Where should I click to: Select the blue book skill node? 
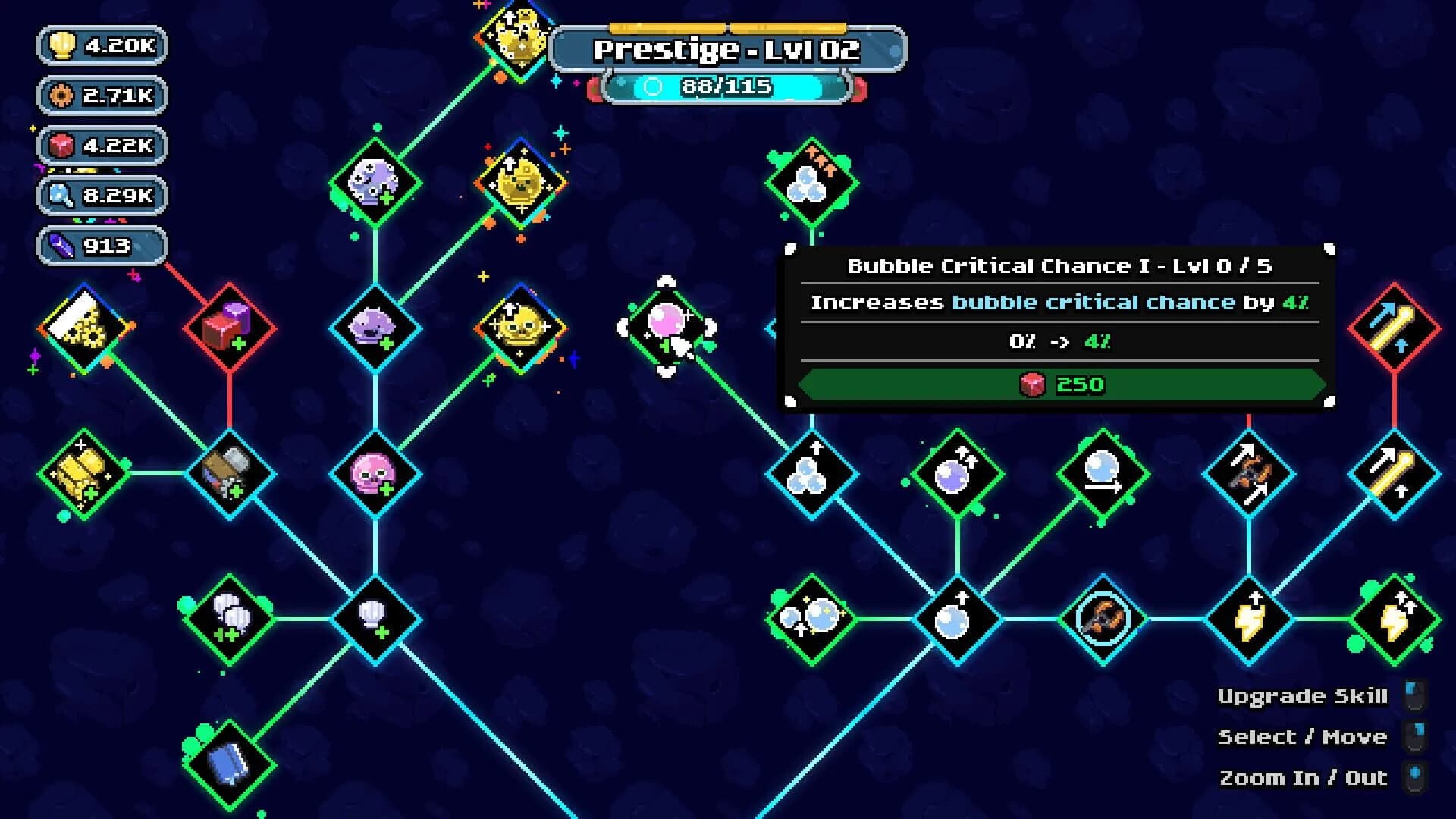(227, 766)
